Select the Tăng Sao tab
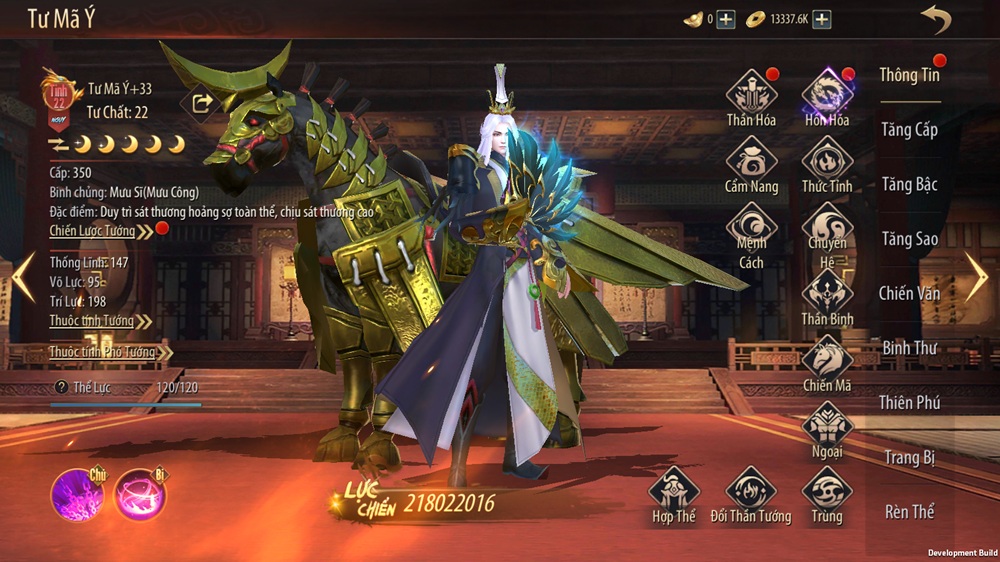The width and height of the screenshot is (1000, 562). (909, 239)
